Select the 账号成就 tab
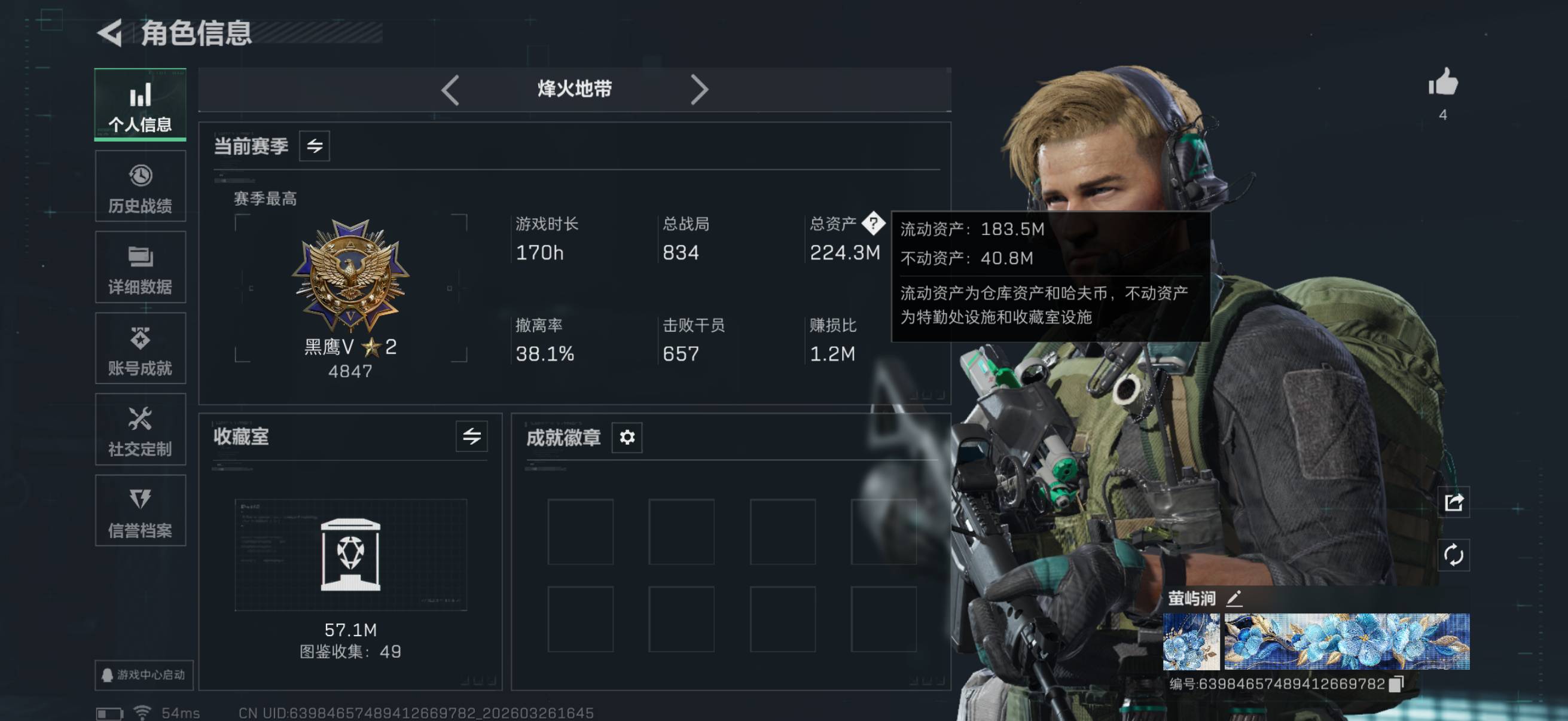 140,349
